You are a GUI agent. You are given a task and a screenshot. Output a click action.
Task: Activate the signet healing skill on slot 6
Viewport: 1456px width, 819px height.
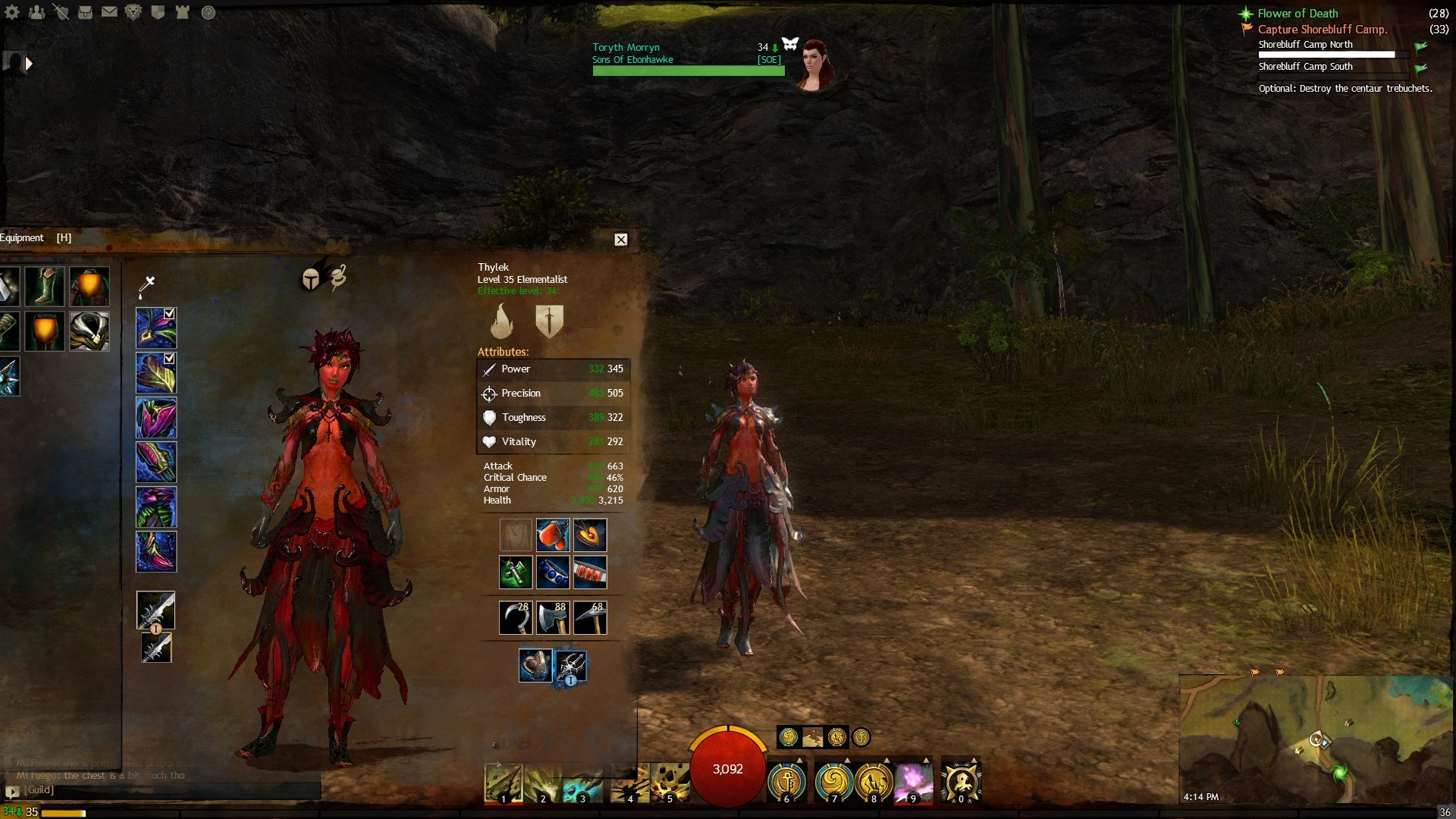pyautogui.click(x=787, y=782)
